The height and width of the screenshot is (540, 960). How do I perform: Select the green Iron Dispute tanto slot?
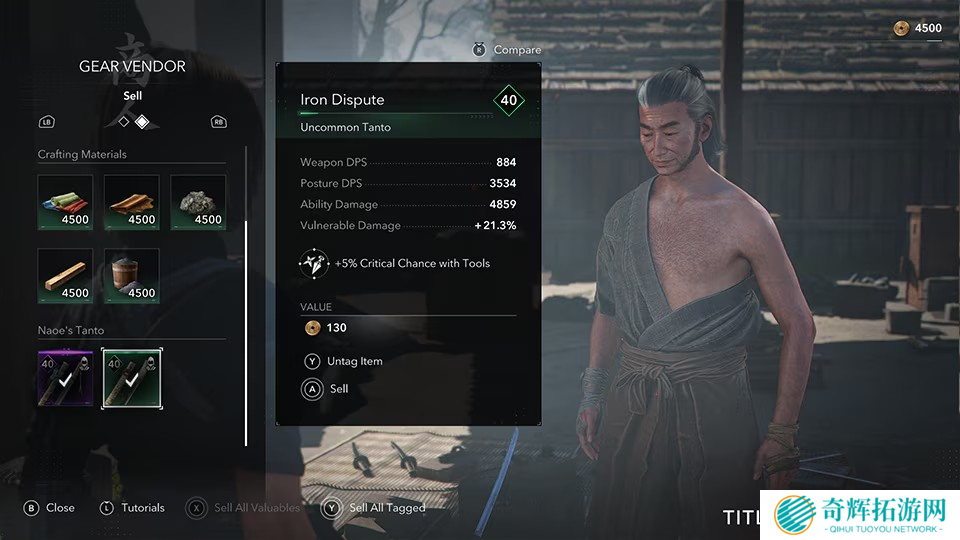131,378
